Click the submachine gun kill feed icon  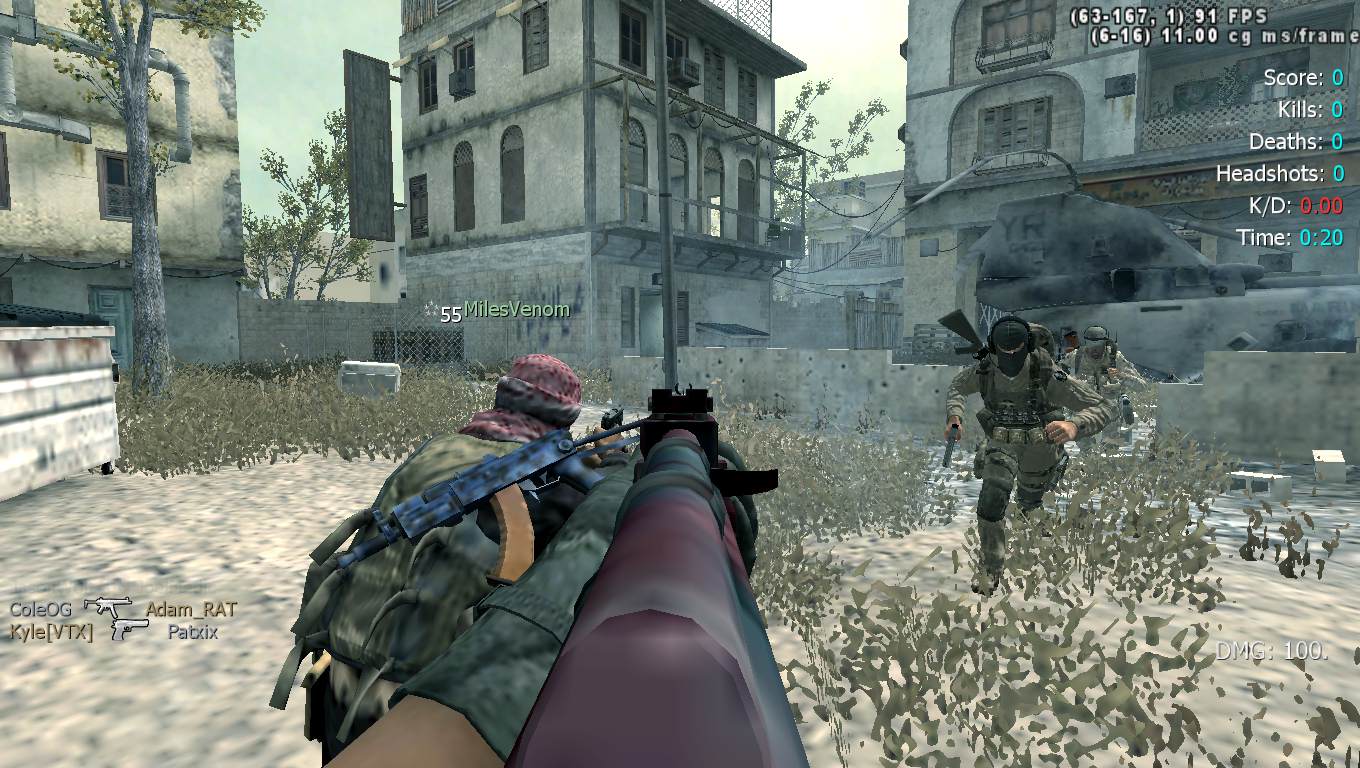[x=108, y=606]
